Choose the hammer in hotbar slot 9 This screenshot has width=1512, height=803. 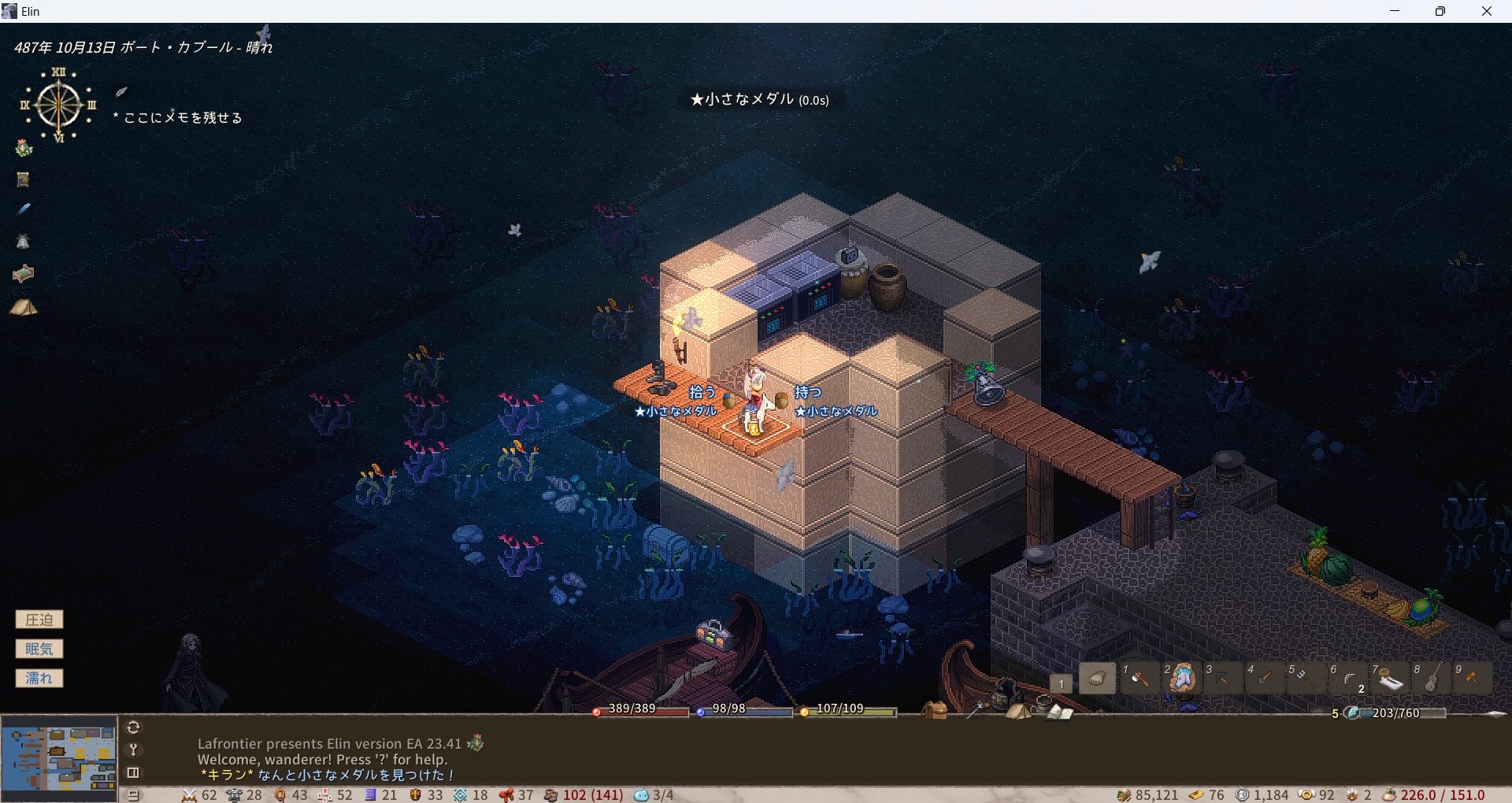[x=1473, y=678]
